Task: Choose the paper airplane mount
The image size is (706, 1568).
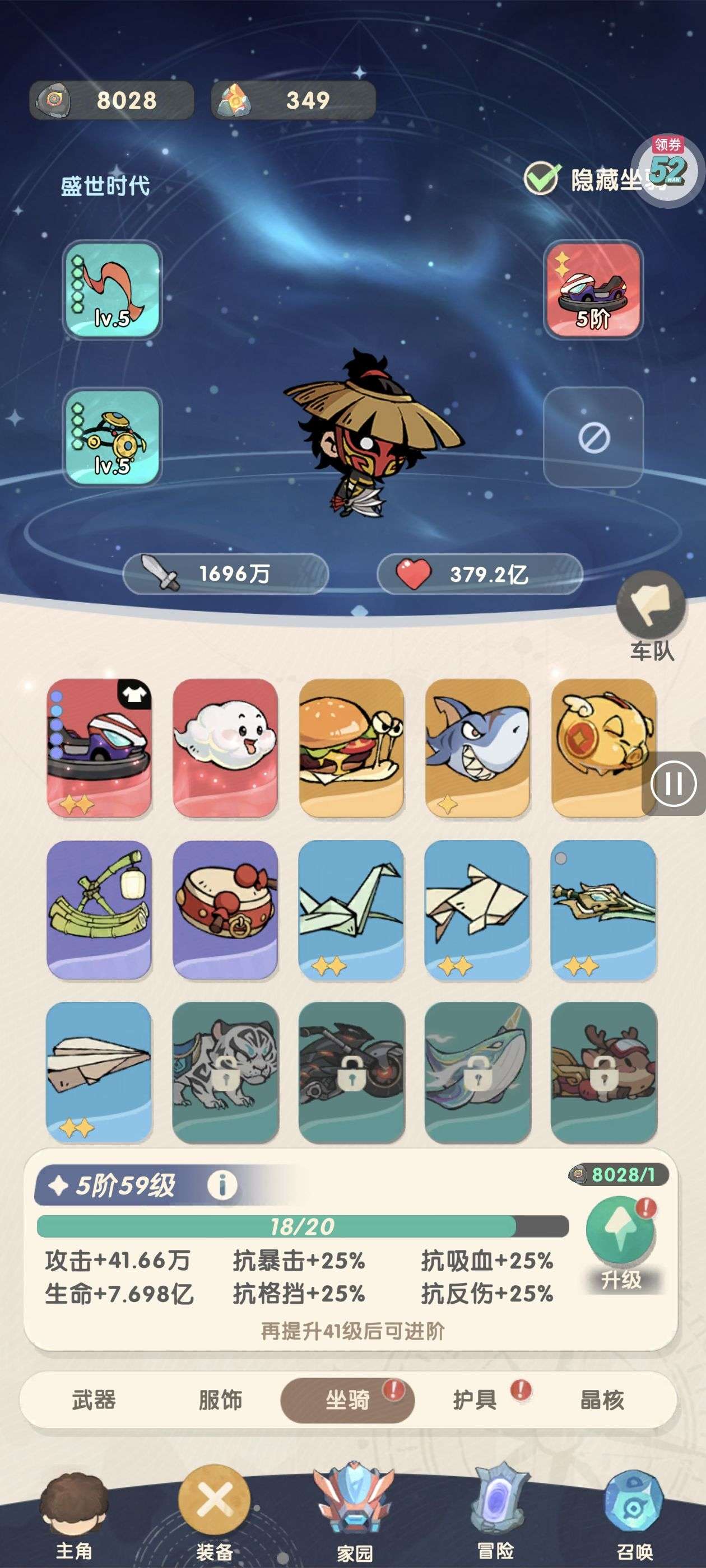Action: coord(99,1071)
